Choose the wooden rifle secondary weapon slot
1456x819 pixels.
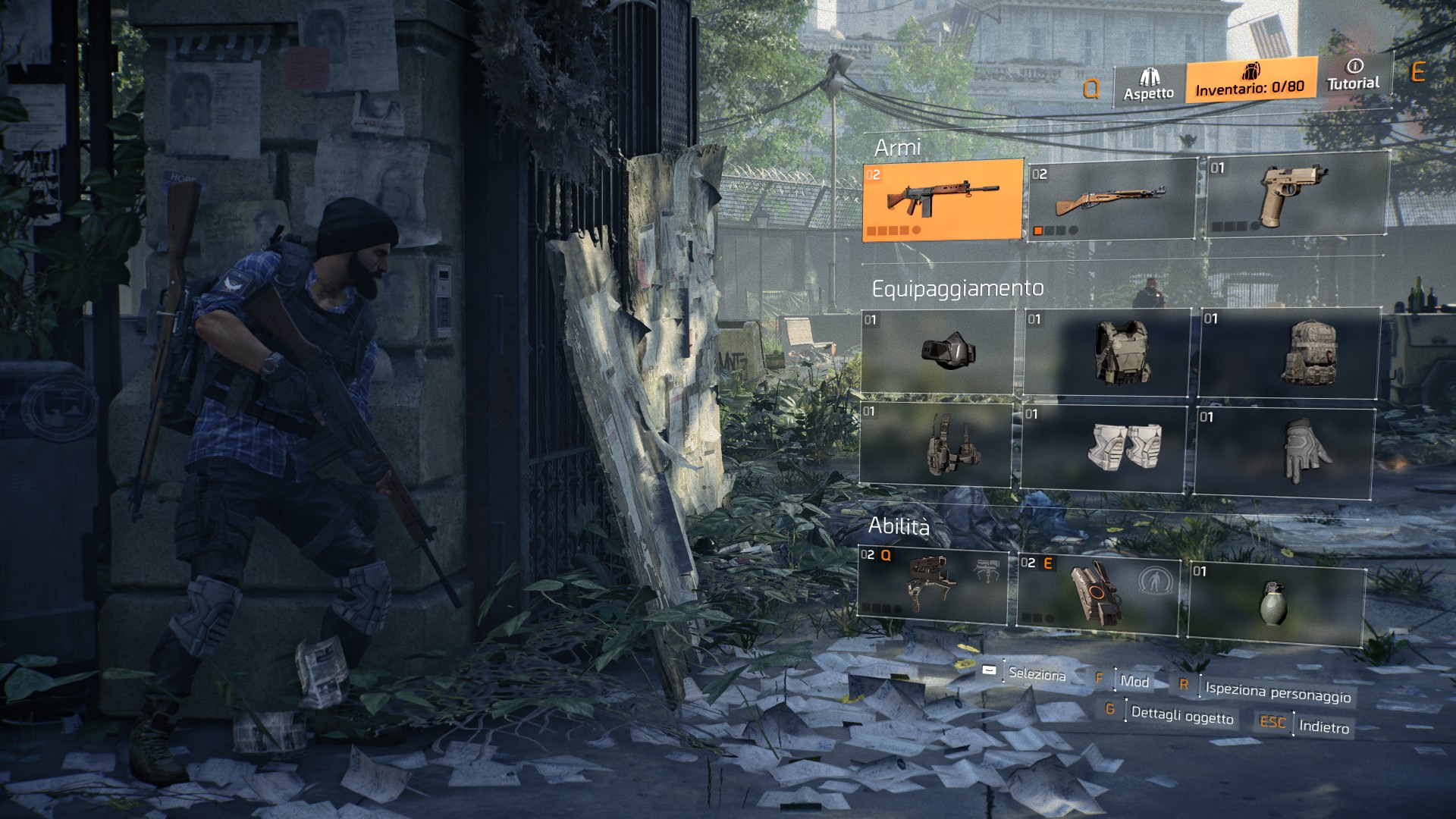pyautogui.click(x=1111, y=200)
